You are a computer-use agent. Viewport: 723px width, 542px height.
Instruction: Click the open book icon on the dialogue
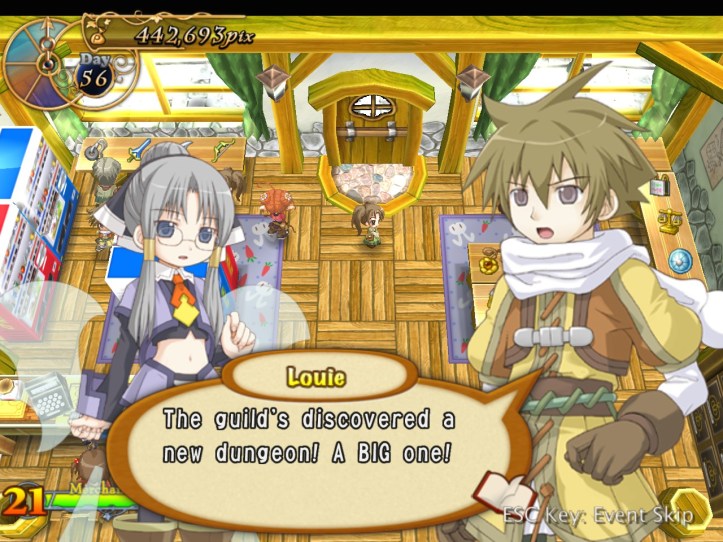505,491
